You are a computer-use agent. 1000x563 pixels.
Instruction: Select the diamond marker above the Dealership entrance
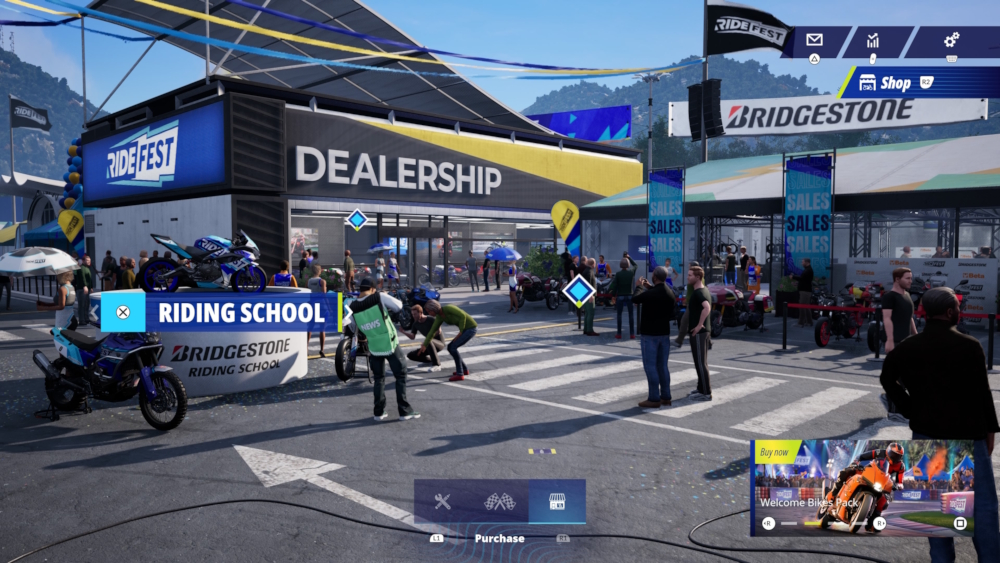tap(357, 219)
